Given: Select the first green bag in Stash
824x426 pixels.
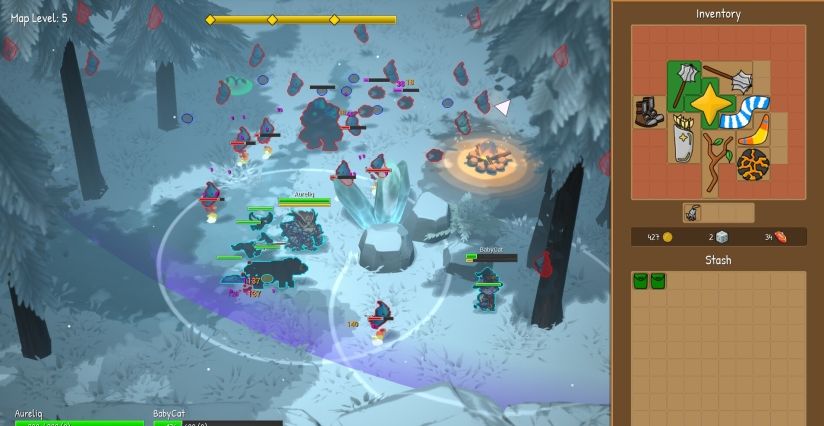Looking at the screenshot, I should pos(640,281).
